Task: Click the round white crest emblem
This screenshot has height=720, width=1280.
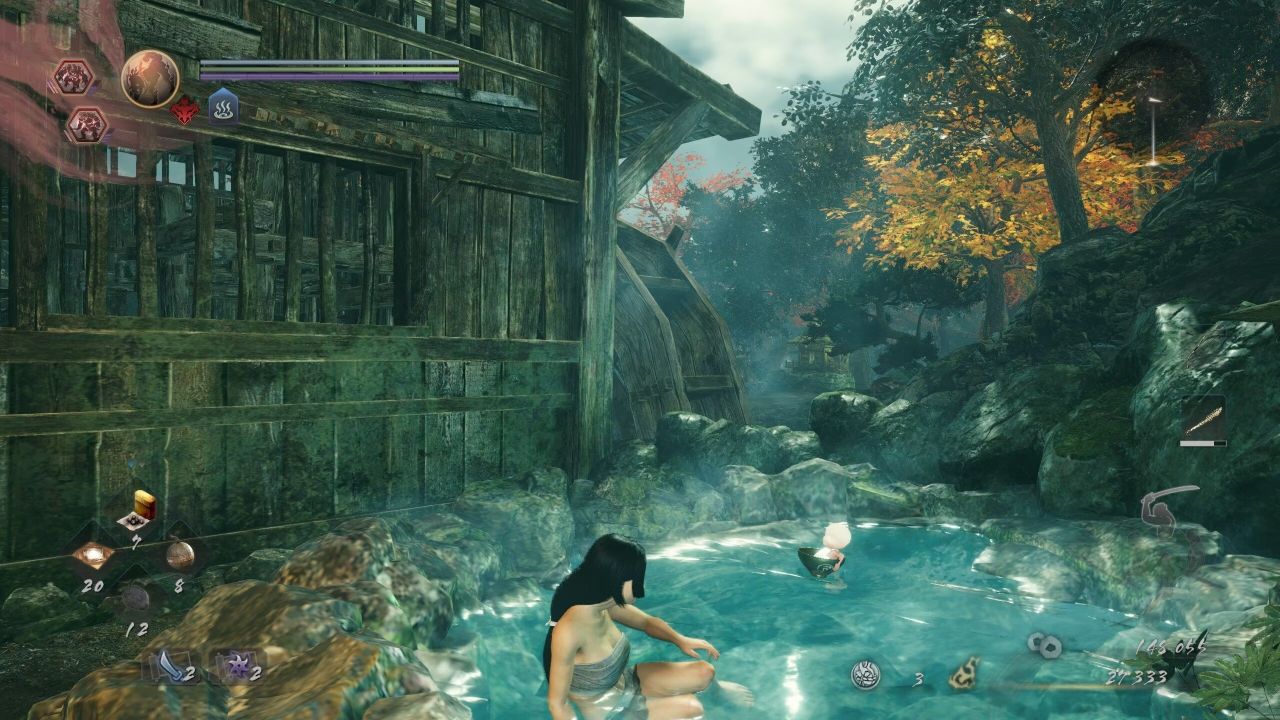Action: (865, 676)
